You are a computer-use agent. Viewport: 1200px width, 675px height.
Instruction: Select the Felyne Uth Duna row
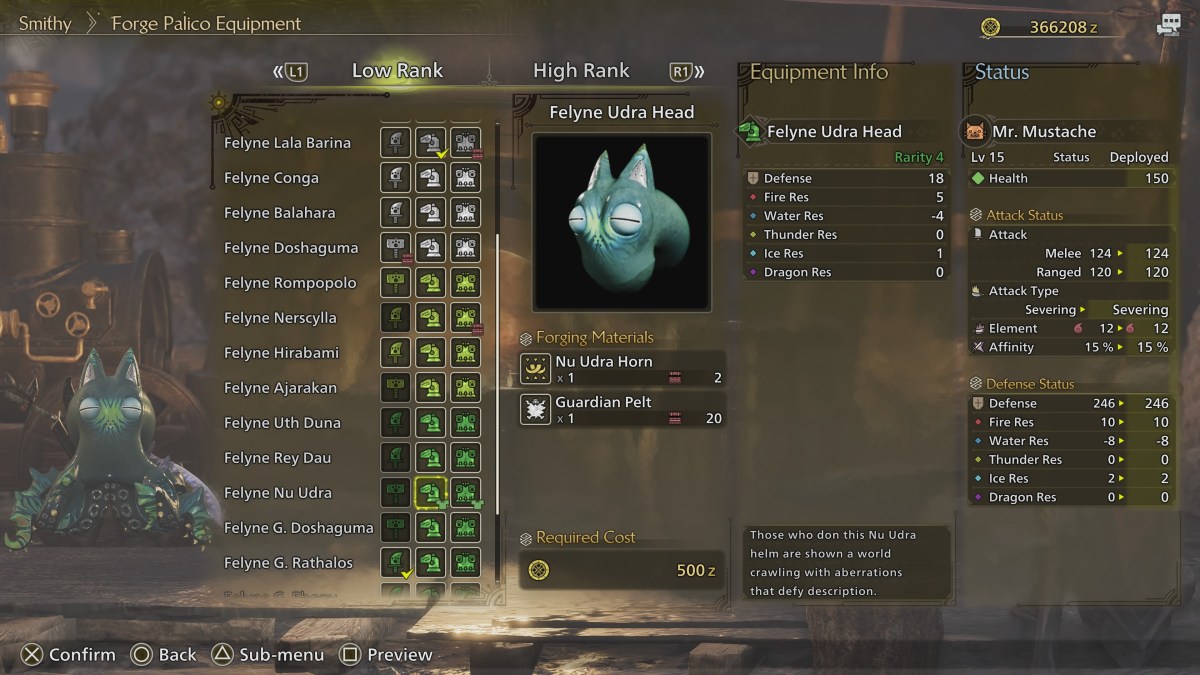282,423
